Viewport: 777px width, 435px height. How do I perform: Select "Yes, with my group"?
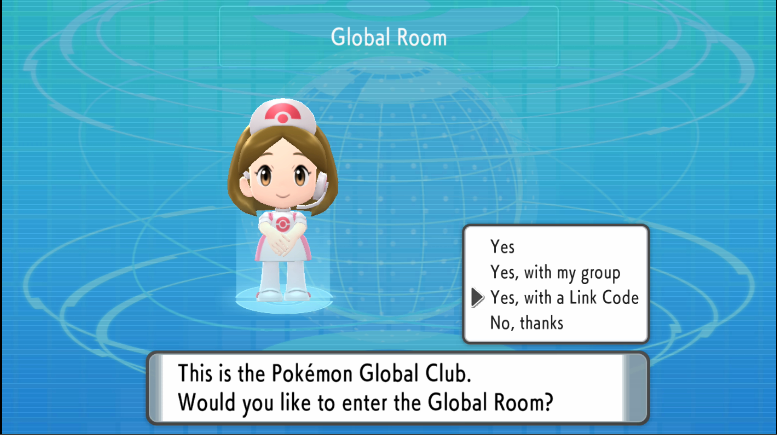click(x=555, y=272)
